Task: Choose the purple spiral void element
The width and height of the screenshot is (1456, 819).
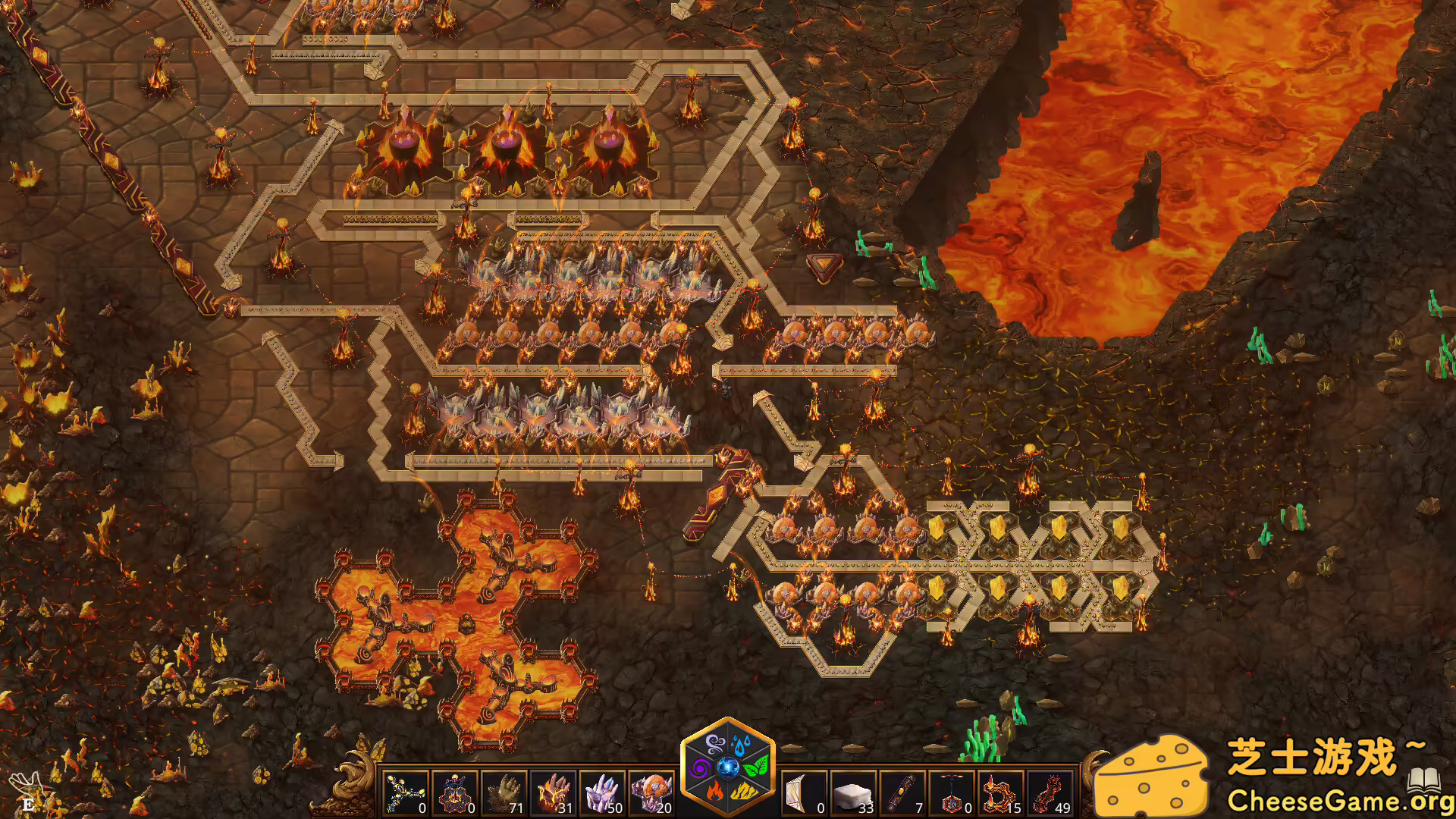Action: coord(699,767)
